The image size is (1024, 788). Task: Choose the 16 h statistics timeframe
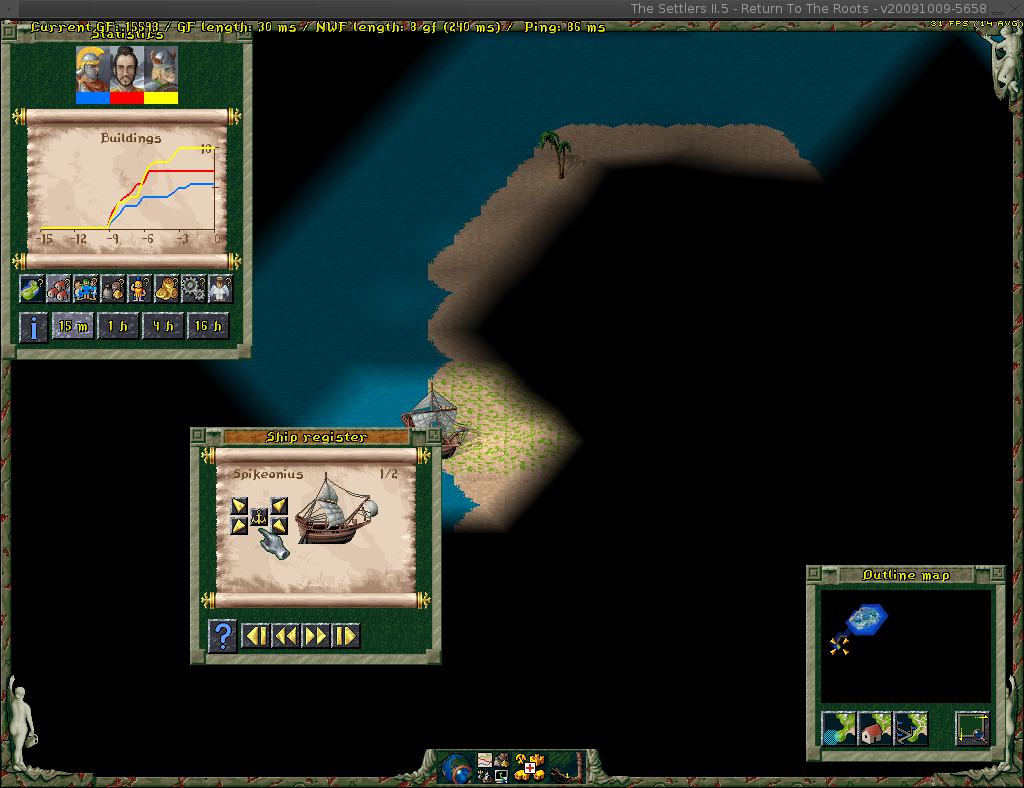click(x=207, y=326)
